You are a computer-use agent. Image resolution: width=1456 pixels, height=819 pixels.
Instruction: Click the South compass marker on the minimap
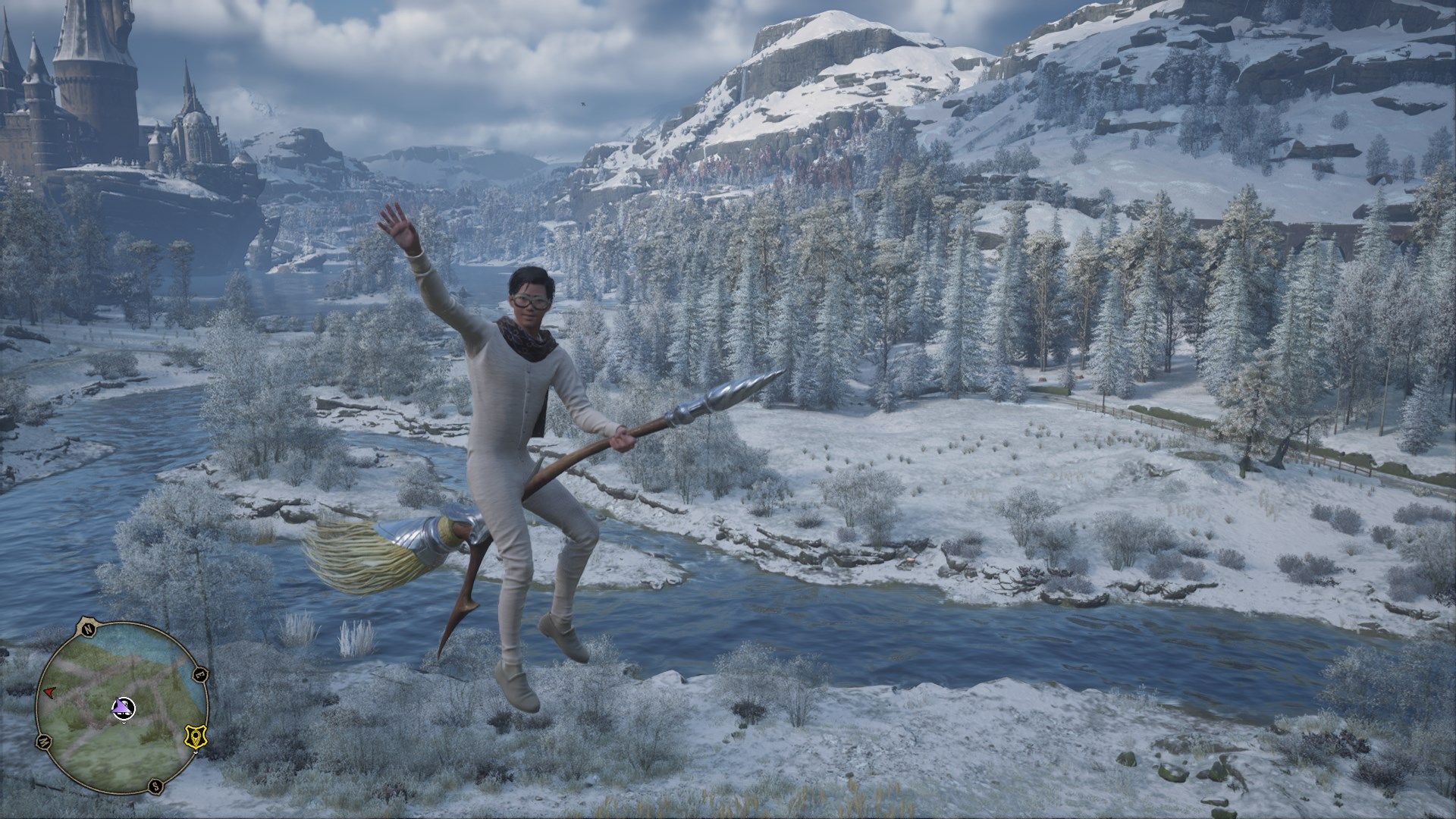(x=156, y=786)
